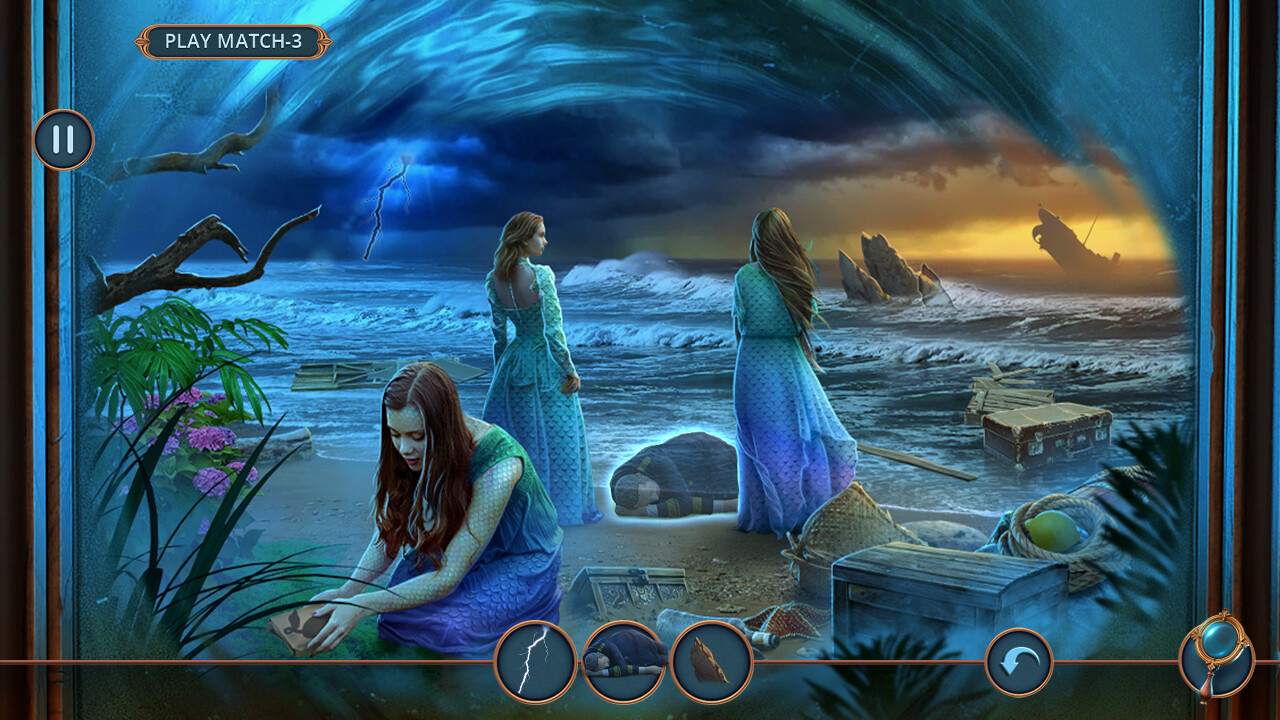Select the brown seashell item icon
Viewport: 1280px width, 720px height.
711,662
